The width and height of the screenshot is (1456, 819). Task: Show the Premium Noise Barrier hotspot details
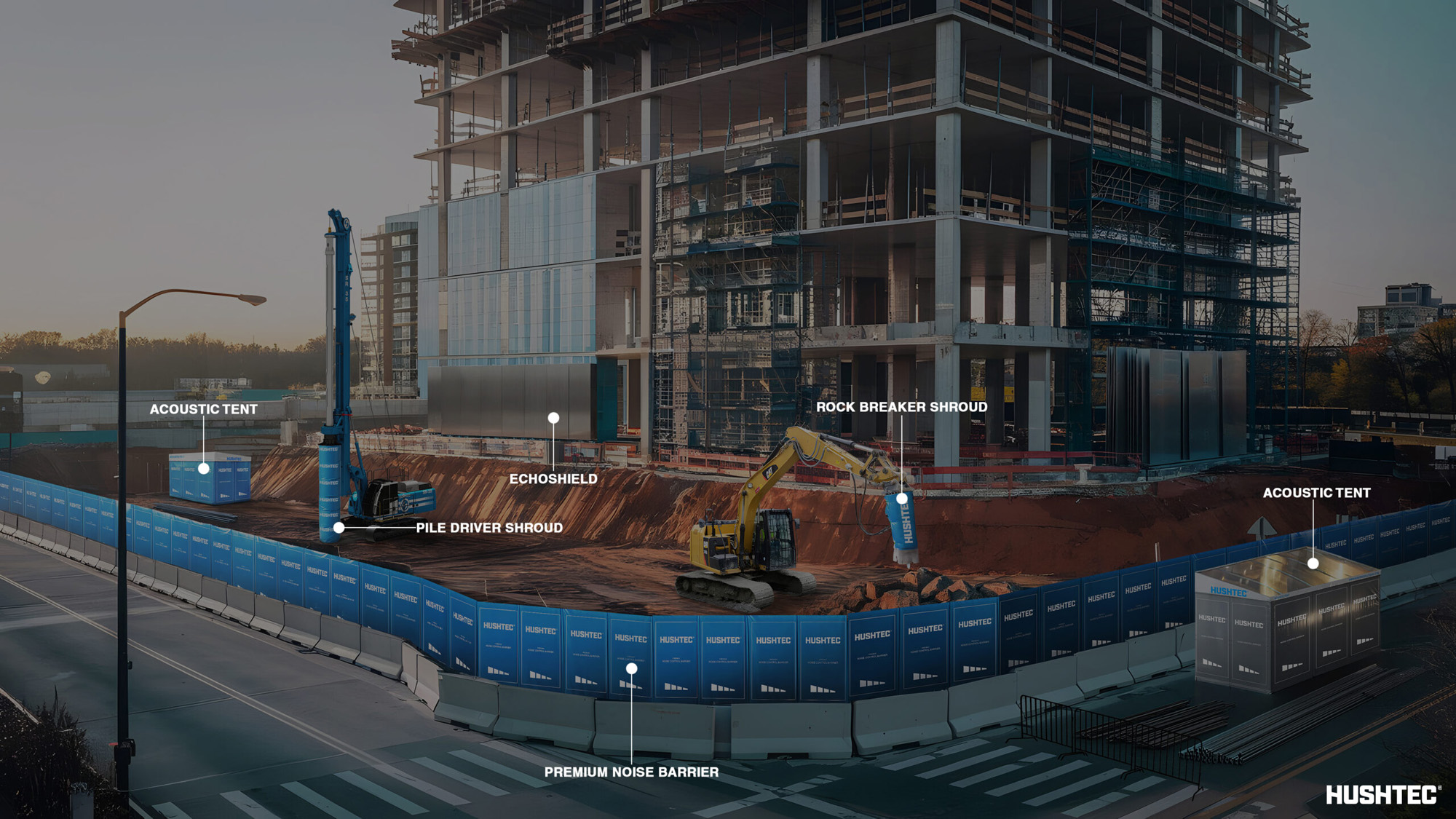coord(631,668)
